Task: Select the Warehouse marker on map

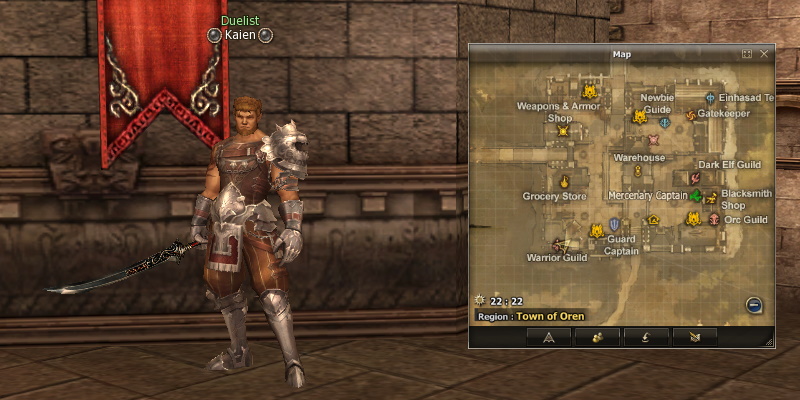Action: (637, 171)
